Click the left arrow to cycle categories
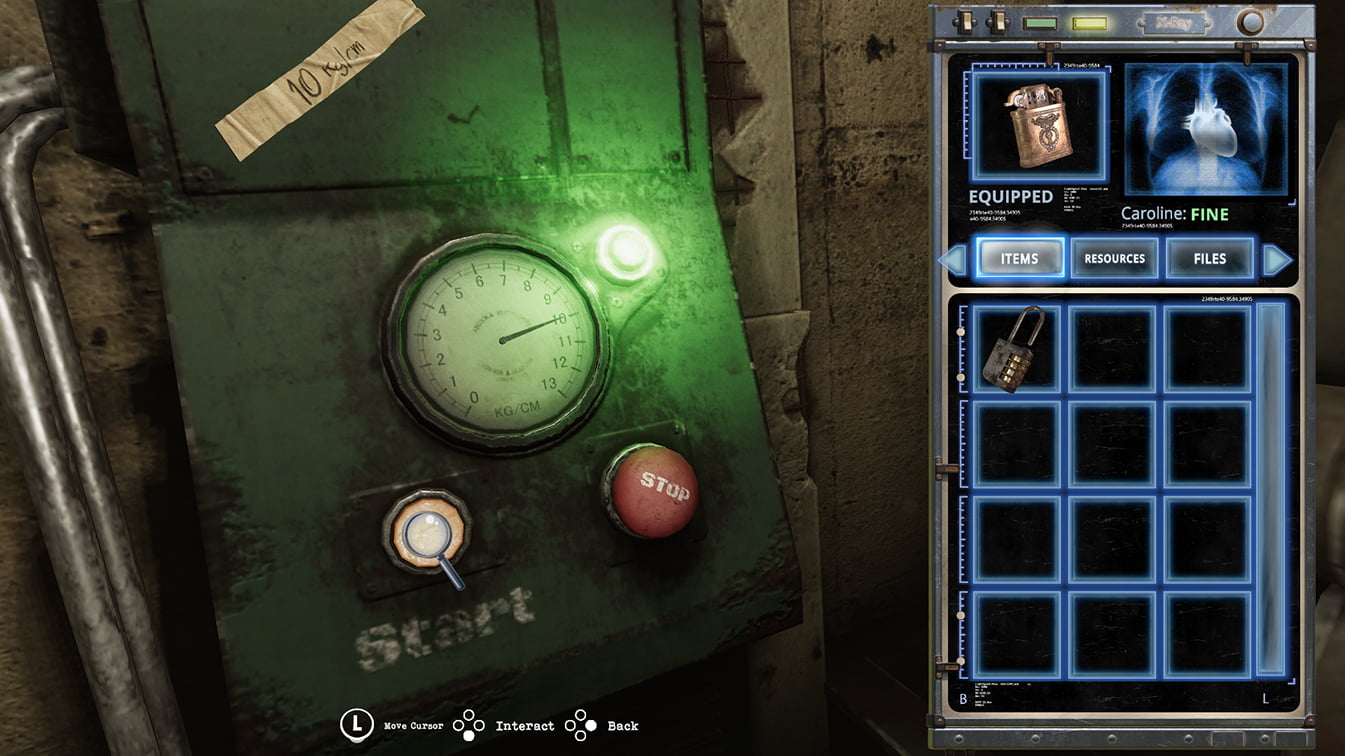This screenshot has height=756, width=1345. tap(953, 259)
